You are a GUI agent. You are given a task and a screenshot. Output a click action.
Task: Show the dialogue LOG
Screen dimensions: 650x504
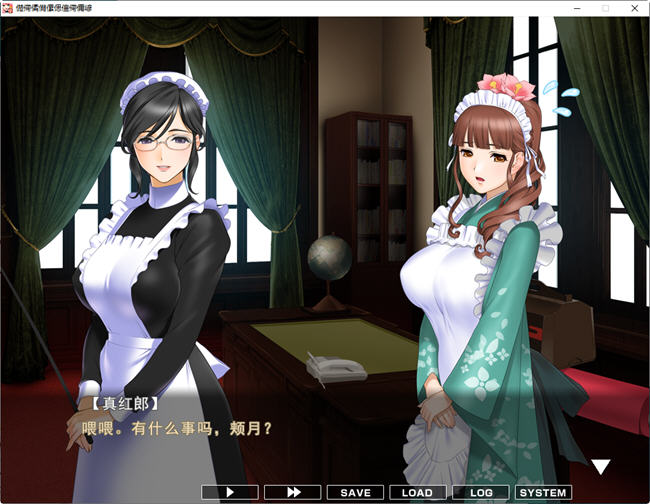[480, 493]
